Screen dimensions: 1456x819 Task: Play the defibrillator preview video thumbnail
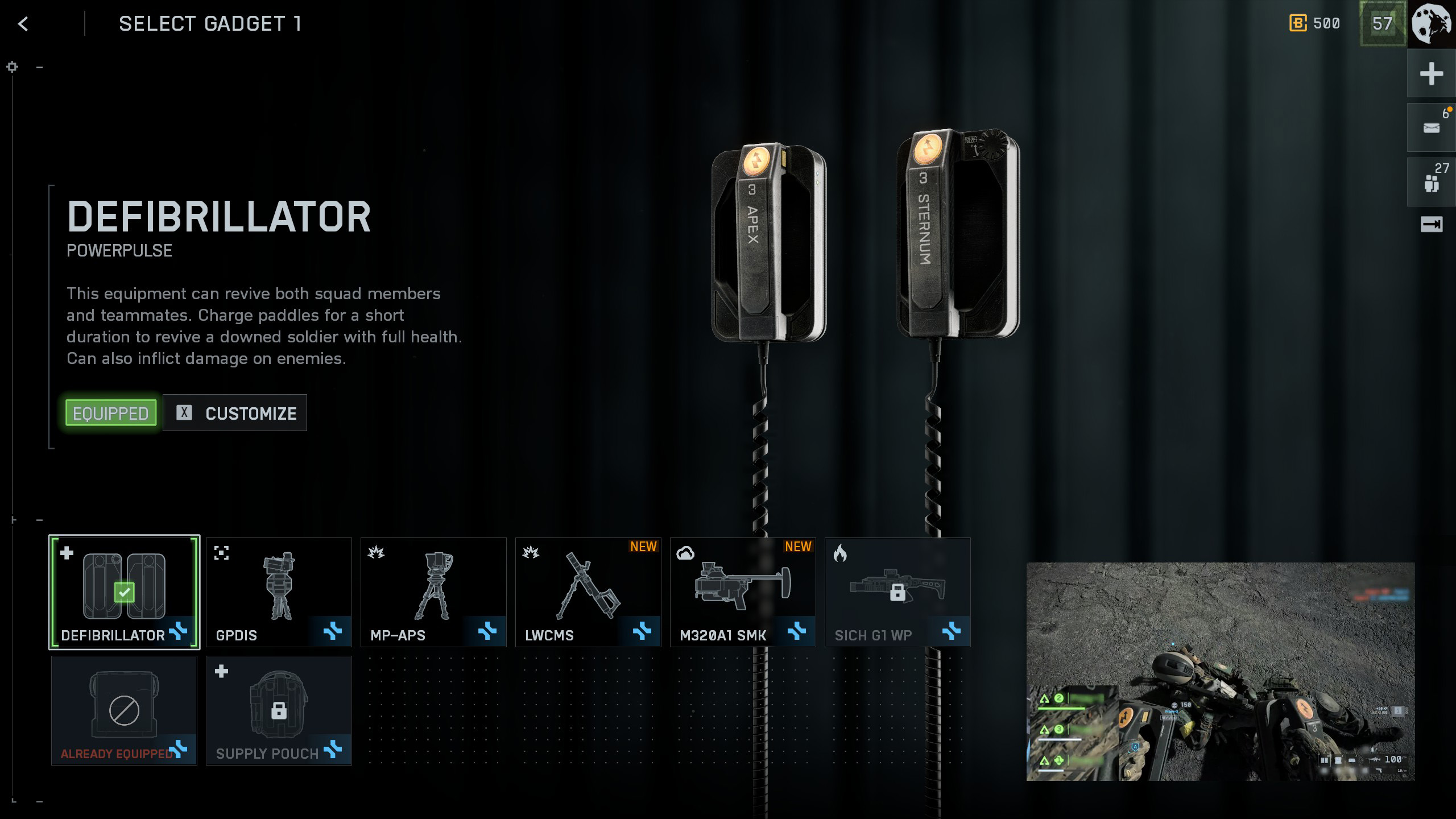point(1220,671)
